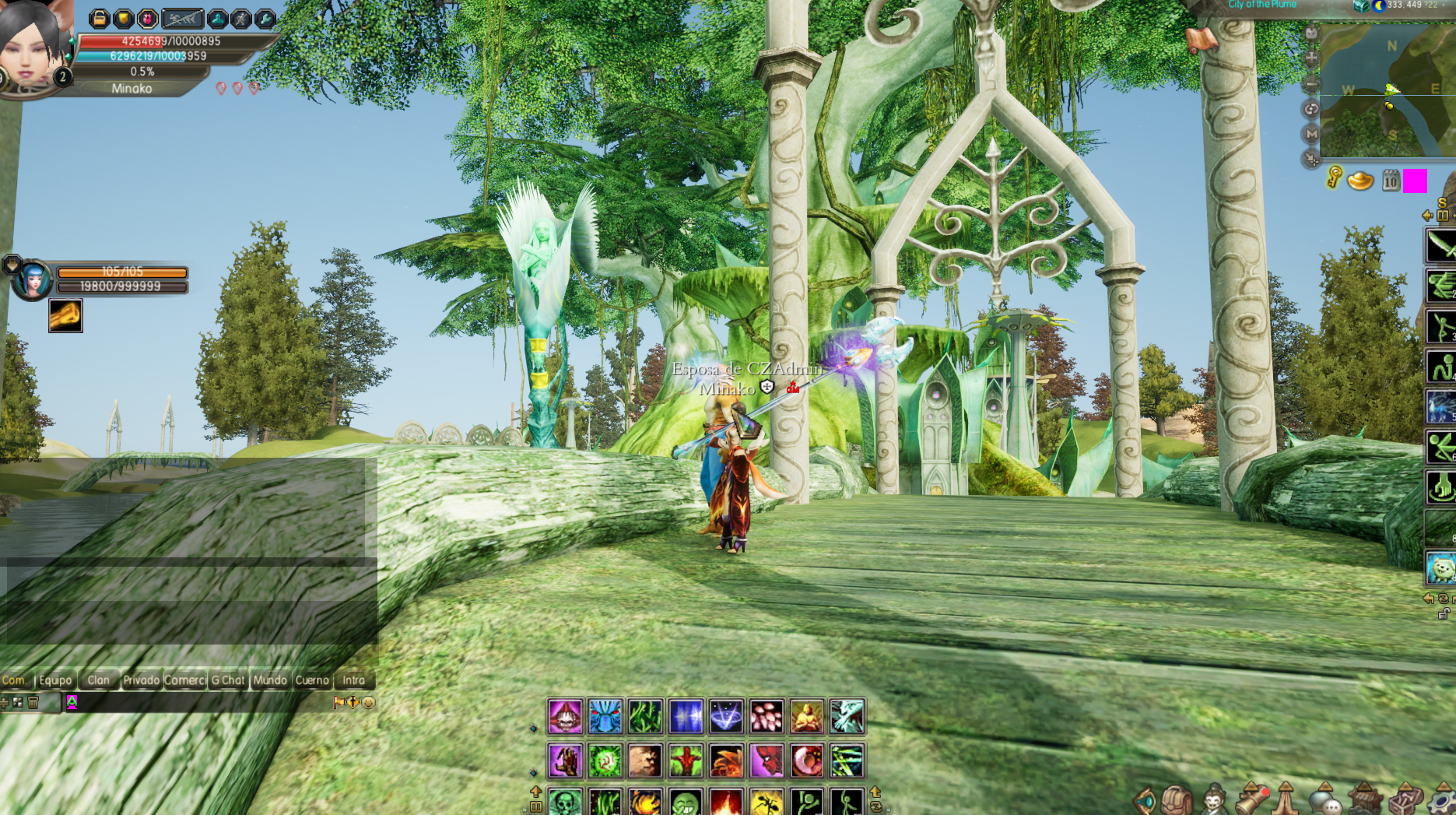Select the wrench icon above the health bar

[265, 18]
